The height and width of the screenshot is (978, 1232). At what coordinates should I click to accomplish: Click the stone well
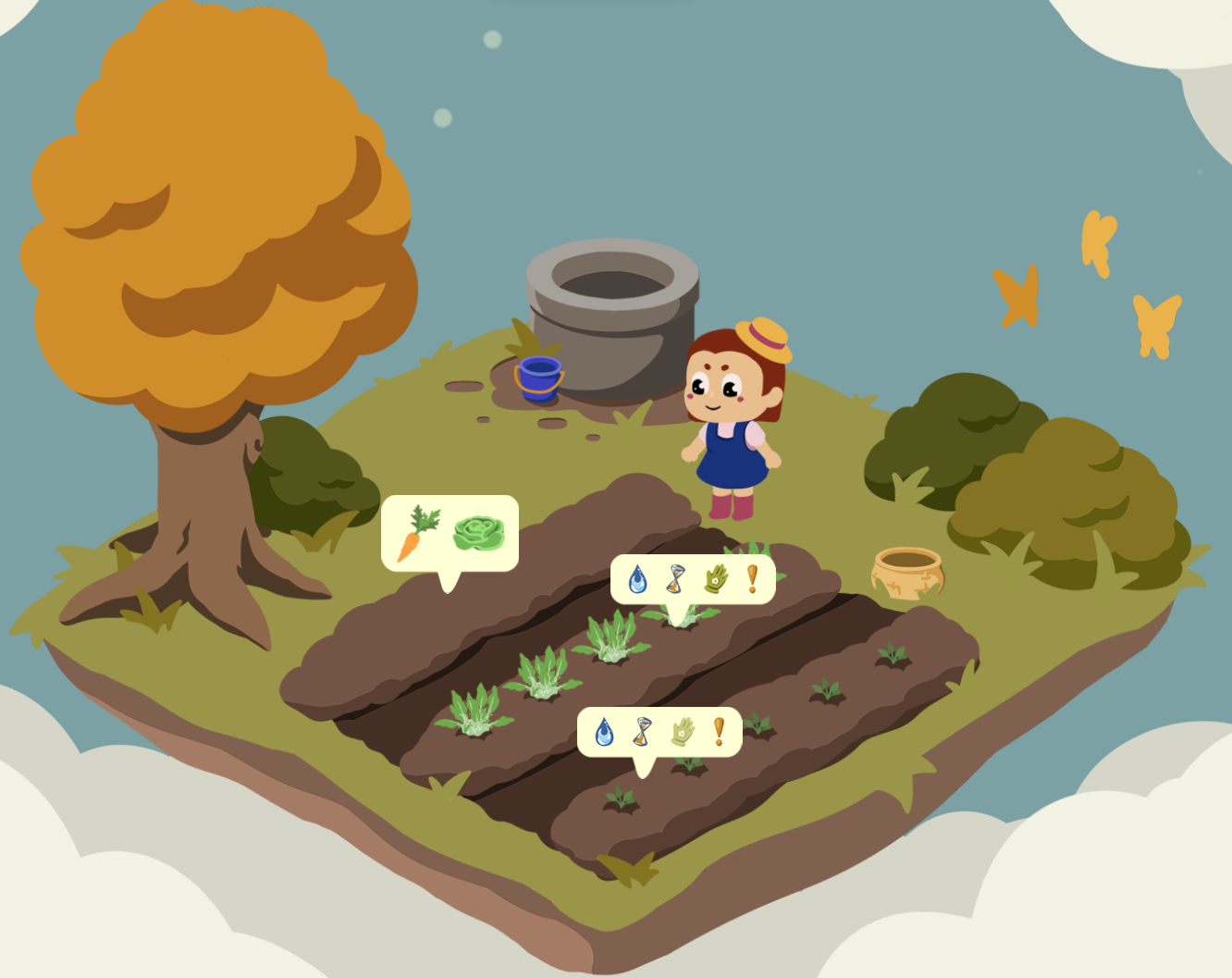[x=610, y=315]
